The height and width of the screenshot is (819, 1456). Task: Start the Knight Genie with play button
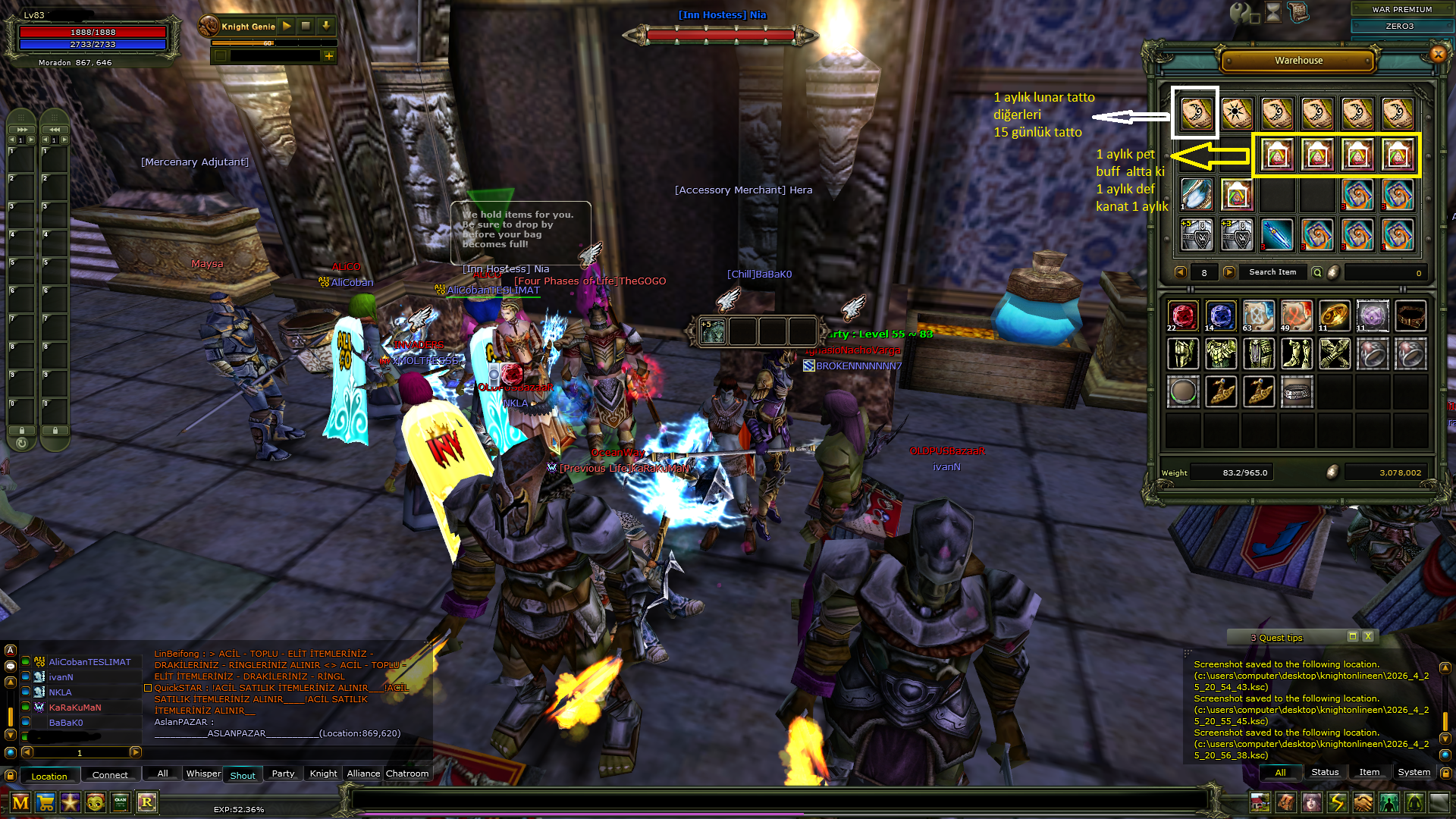tap(287, 26)
